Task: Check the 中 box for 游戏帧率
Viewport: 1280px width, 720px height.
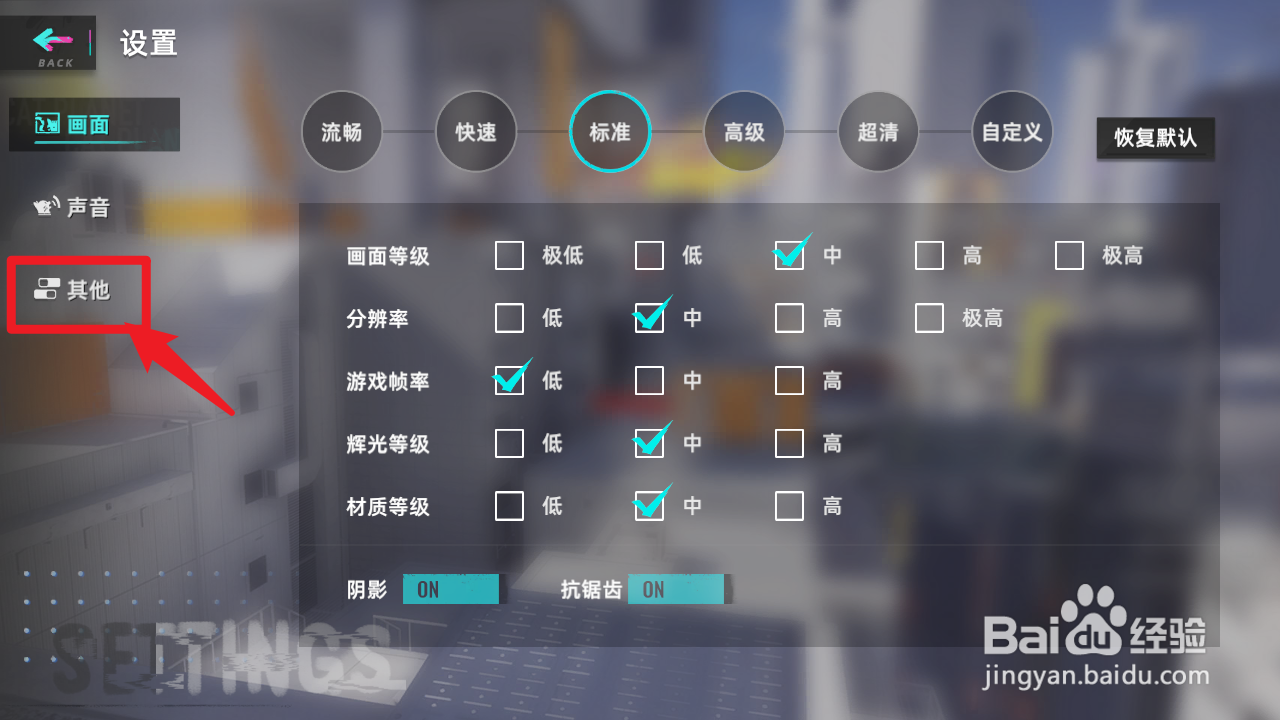Action: point(649,381)
